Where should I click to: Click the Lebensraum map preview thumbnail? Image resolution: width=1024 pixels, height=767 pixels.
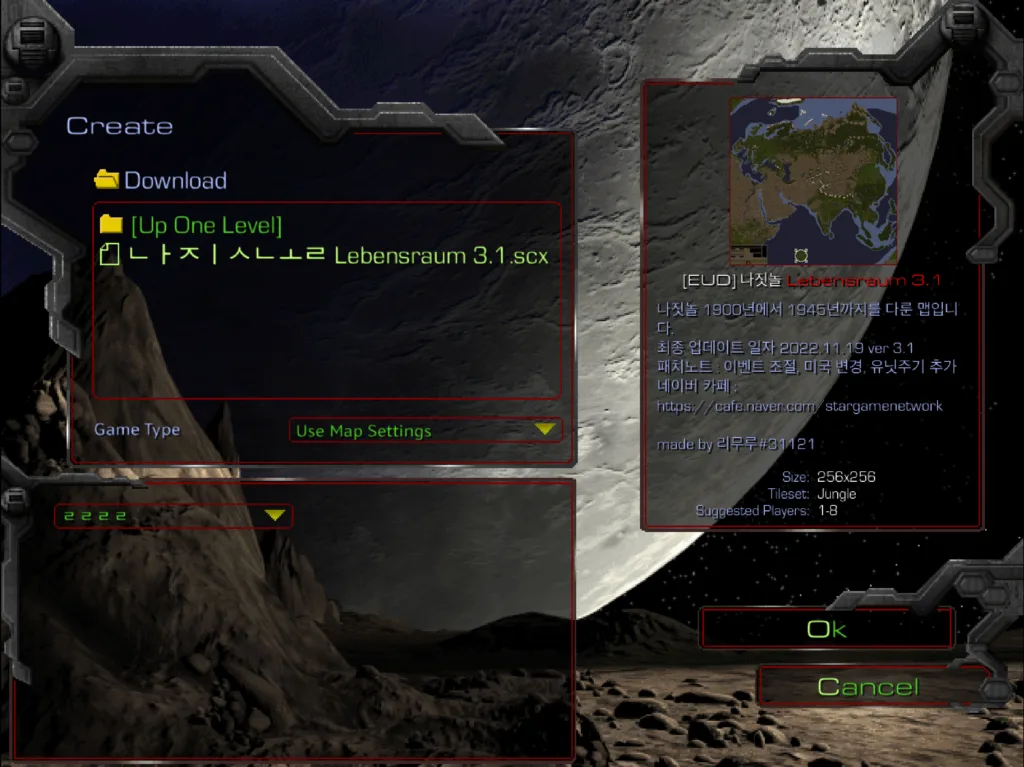point(812,180)
